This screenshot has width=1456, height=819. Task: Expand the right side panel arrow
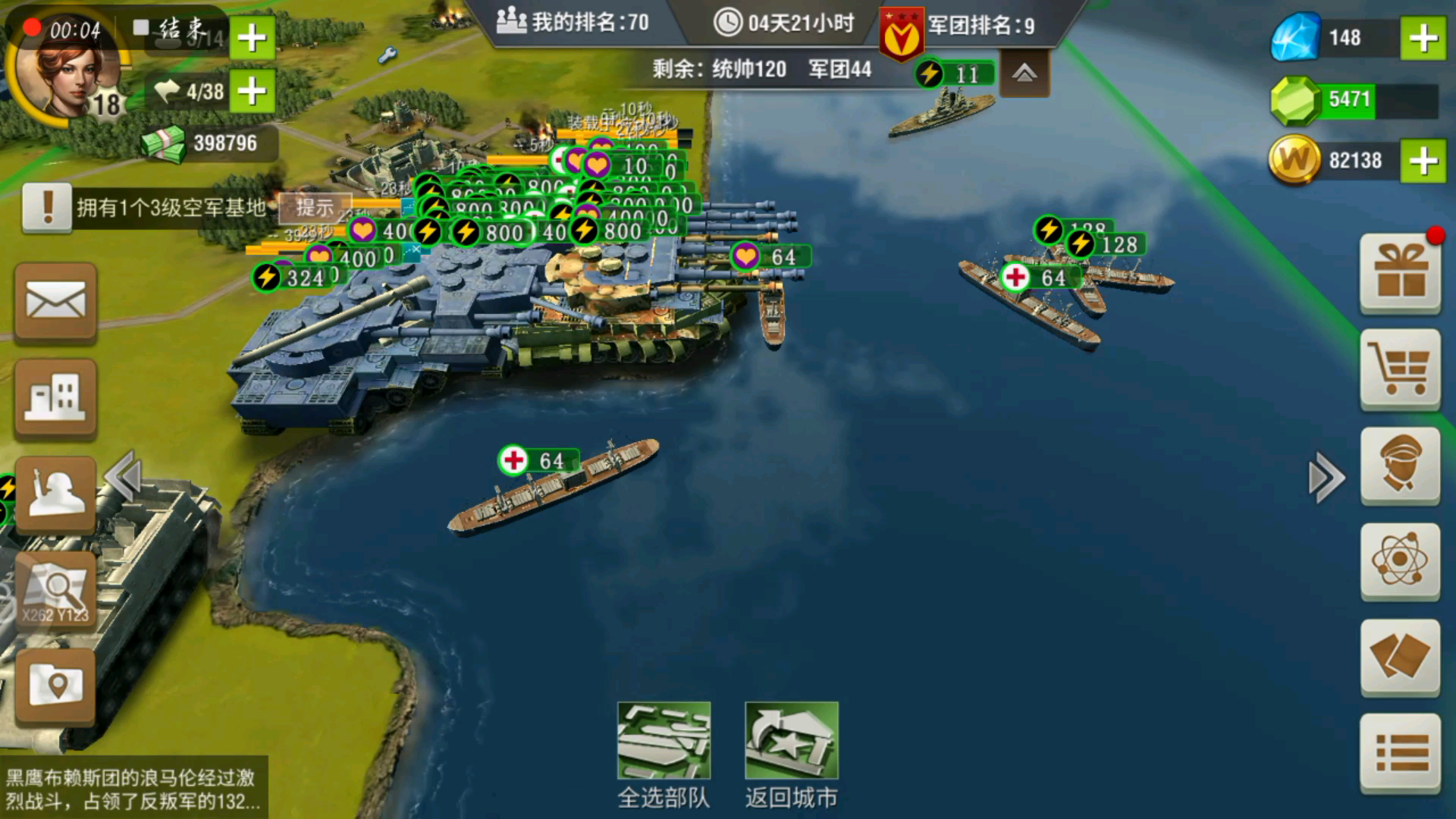[x=1326, y=478]
